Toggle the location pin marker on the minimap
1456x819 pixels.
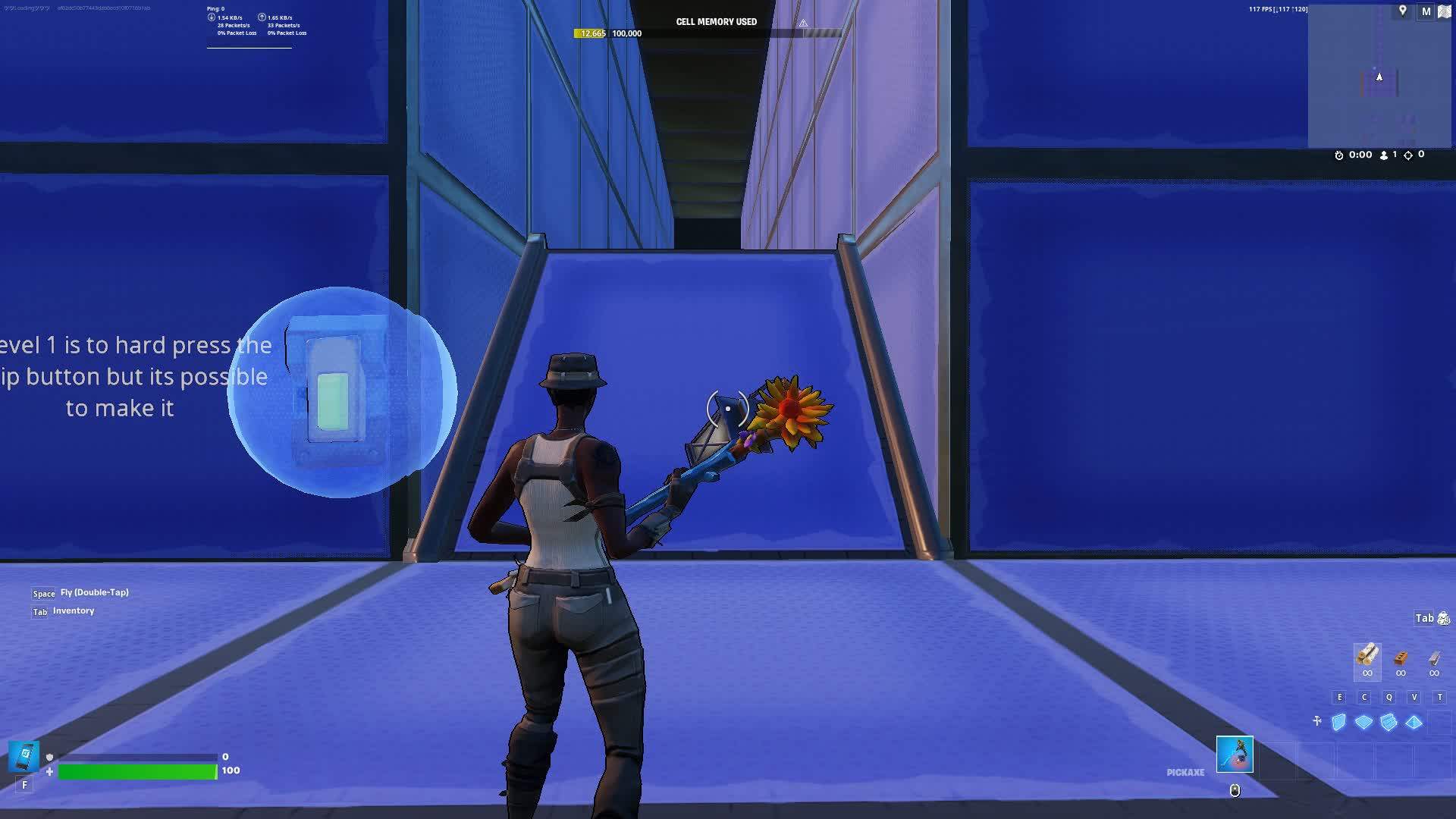tap(1403, 11)
